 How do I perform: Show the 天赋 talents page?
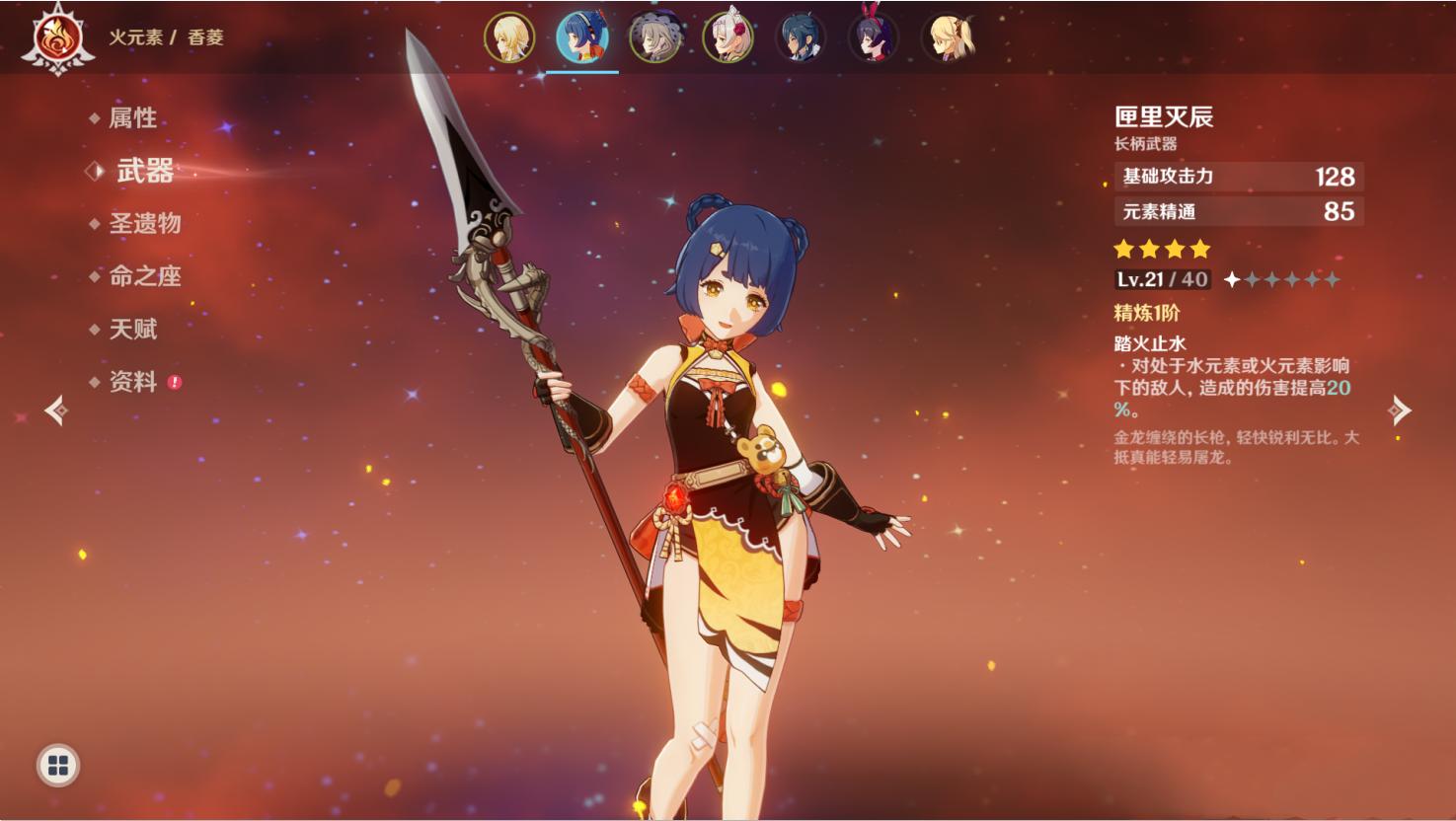point(132,329)
